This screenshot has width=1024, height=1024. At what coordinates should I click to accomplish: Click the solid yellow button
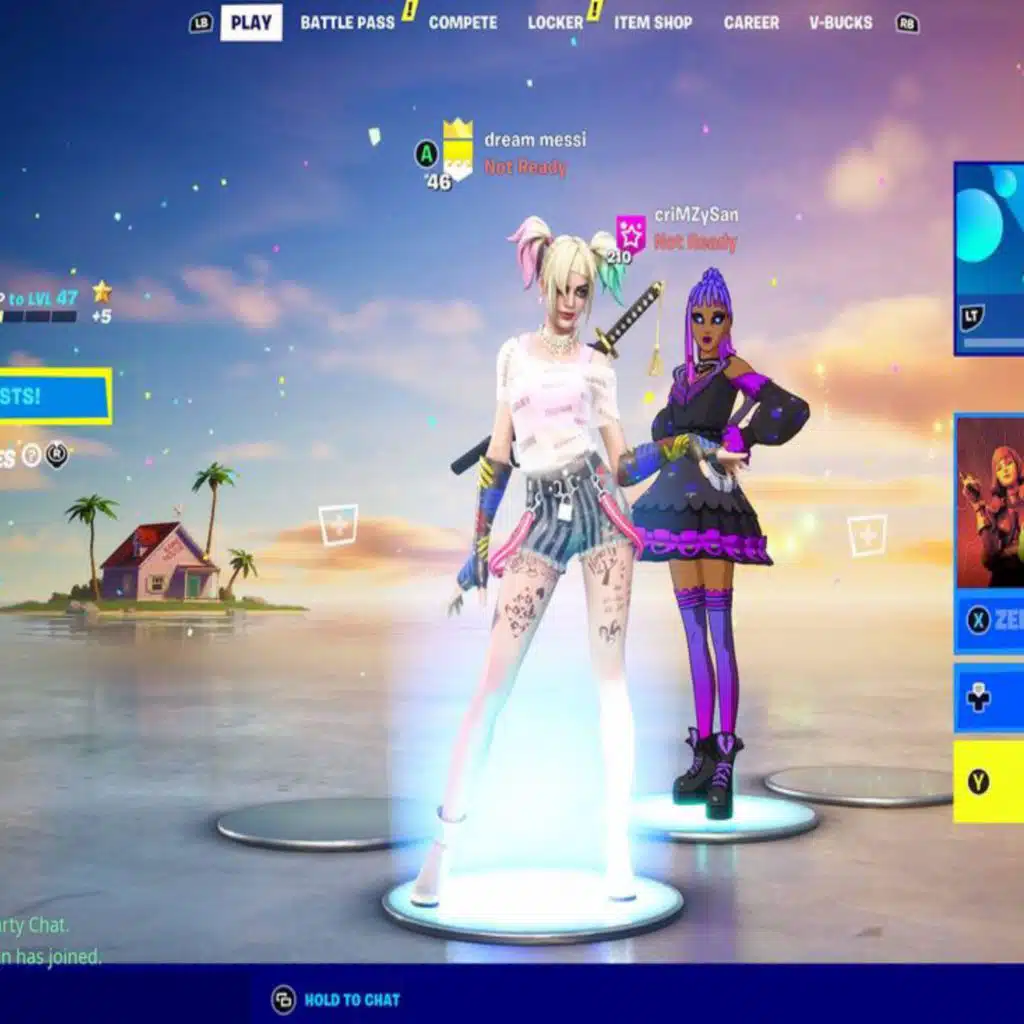[x=989, y=781]
